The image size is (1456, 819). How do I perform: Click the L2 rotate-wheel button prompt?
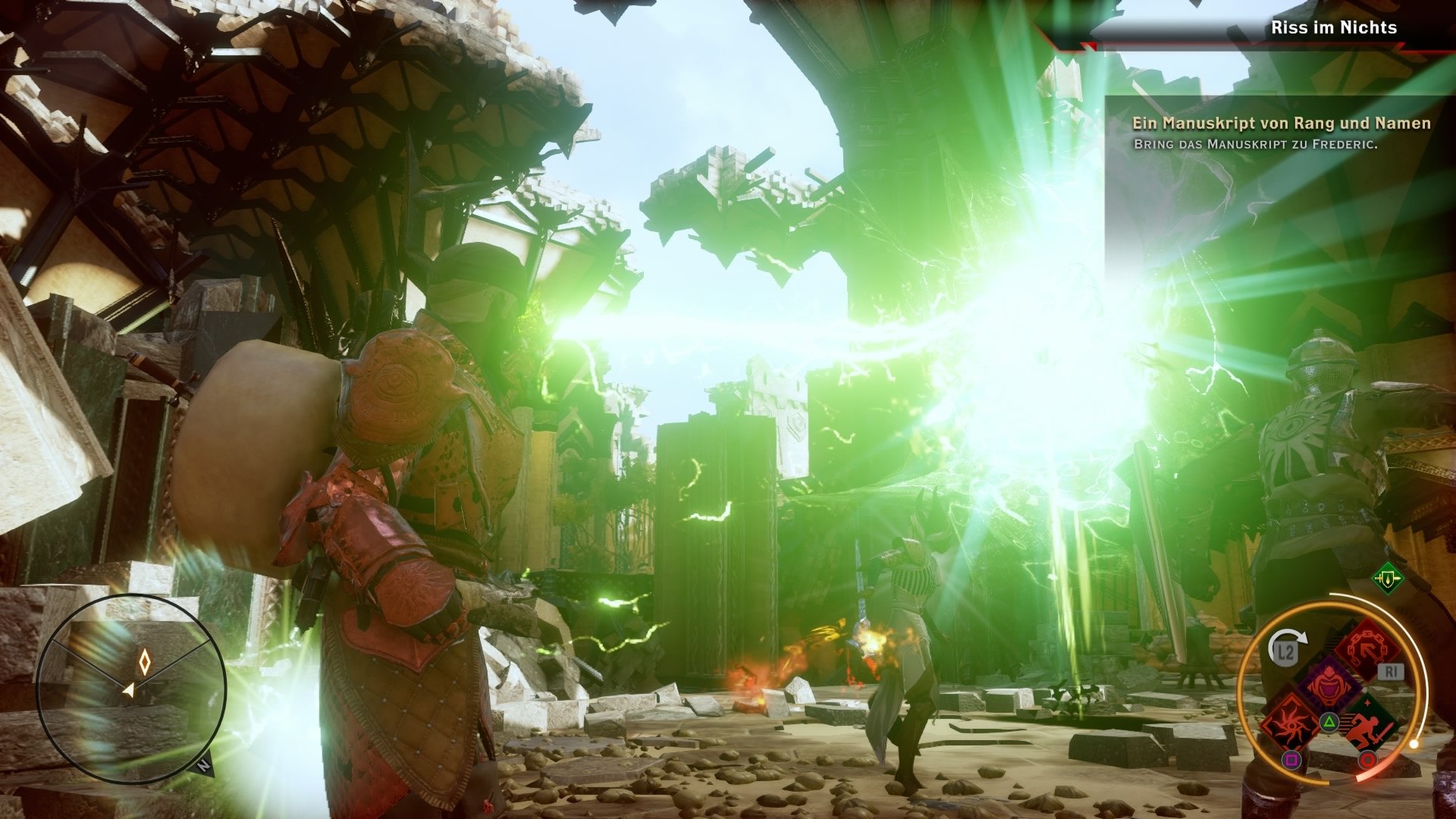pos(1286,651)
